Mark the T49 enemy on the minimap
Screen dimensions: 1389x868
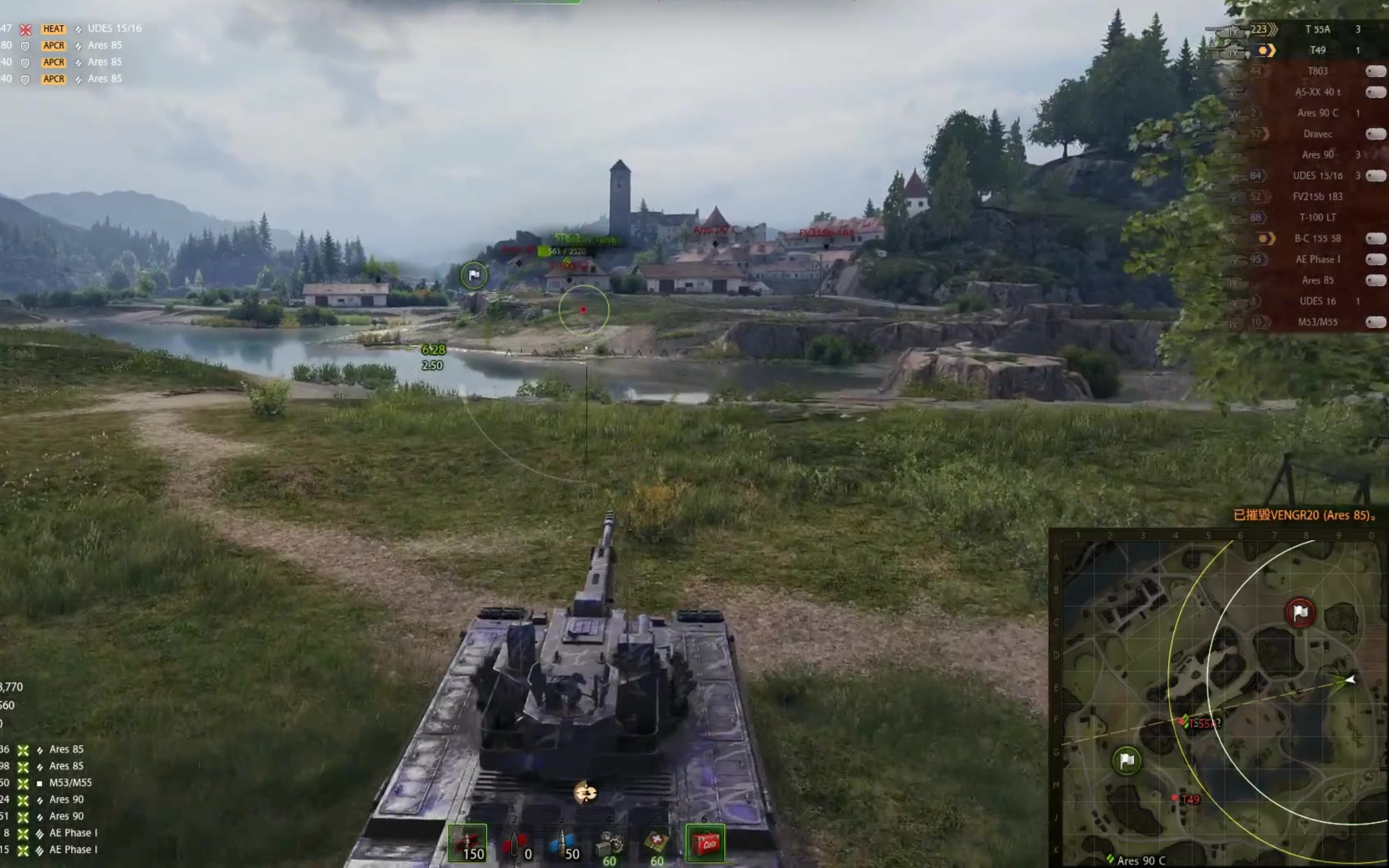(1176, 799)
